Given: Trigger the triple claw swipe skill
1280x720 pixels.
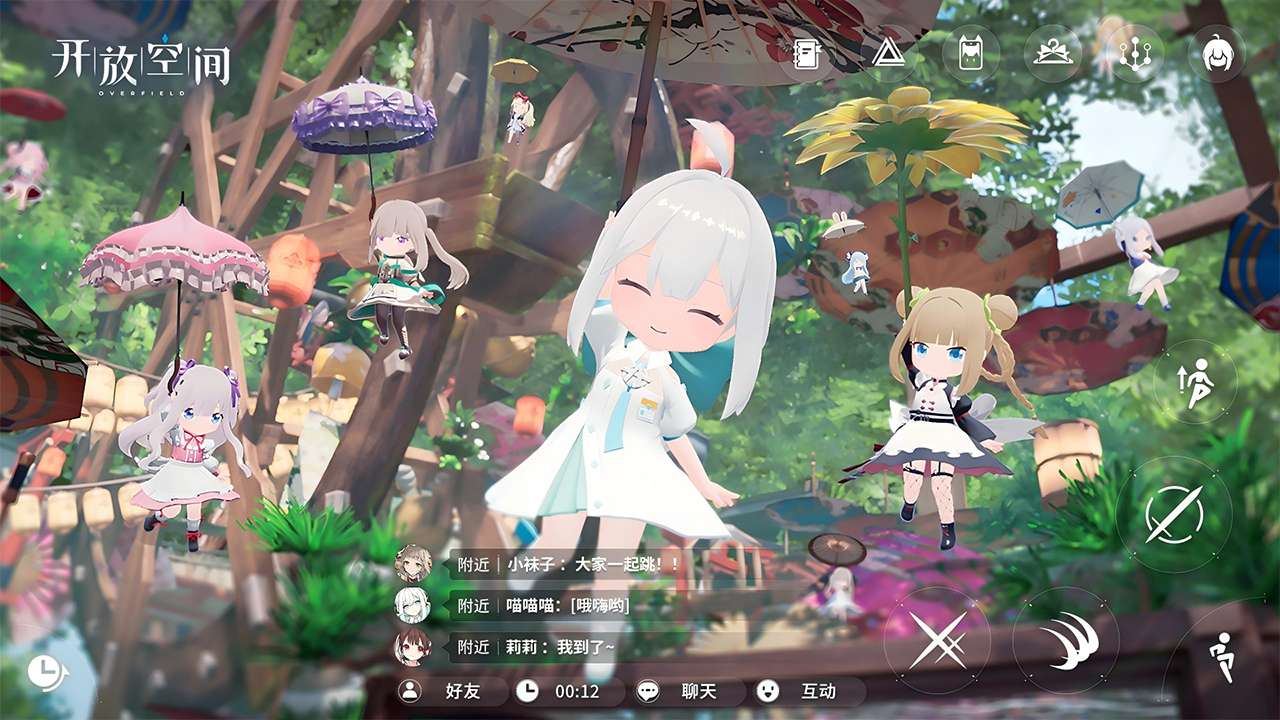Looking at the screenshot, I should (x=1065, y=640).
